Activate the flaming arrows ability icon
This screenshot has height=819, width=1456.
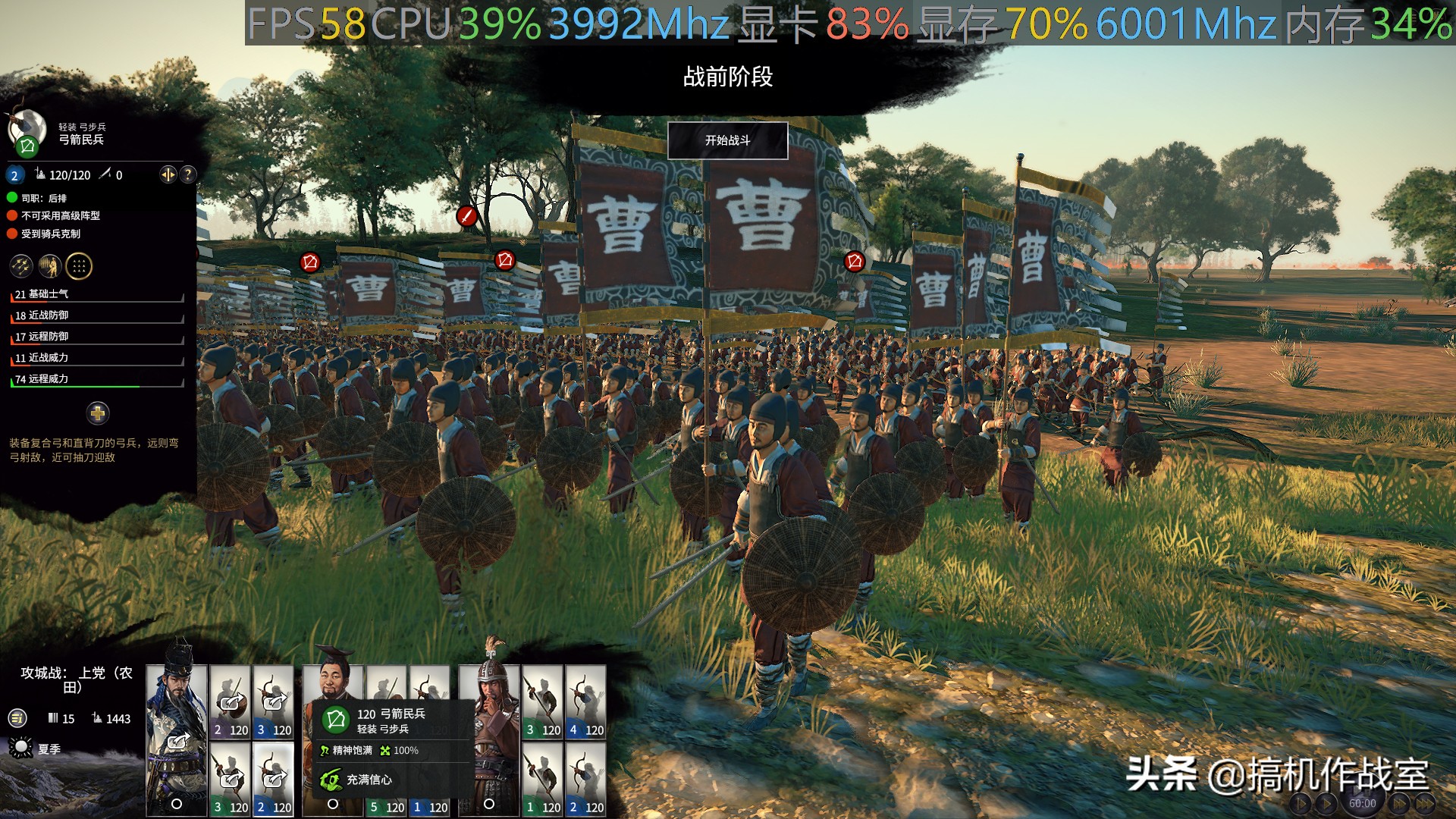click(x=22, y=266)
